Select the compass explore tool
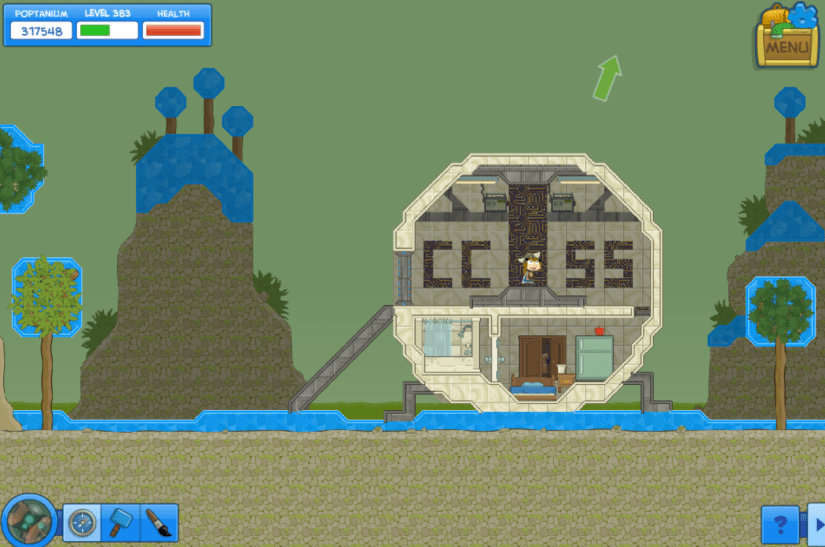This screenshot has height=547, width=825. point(82,522)
